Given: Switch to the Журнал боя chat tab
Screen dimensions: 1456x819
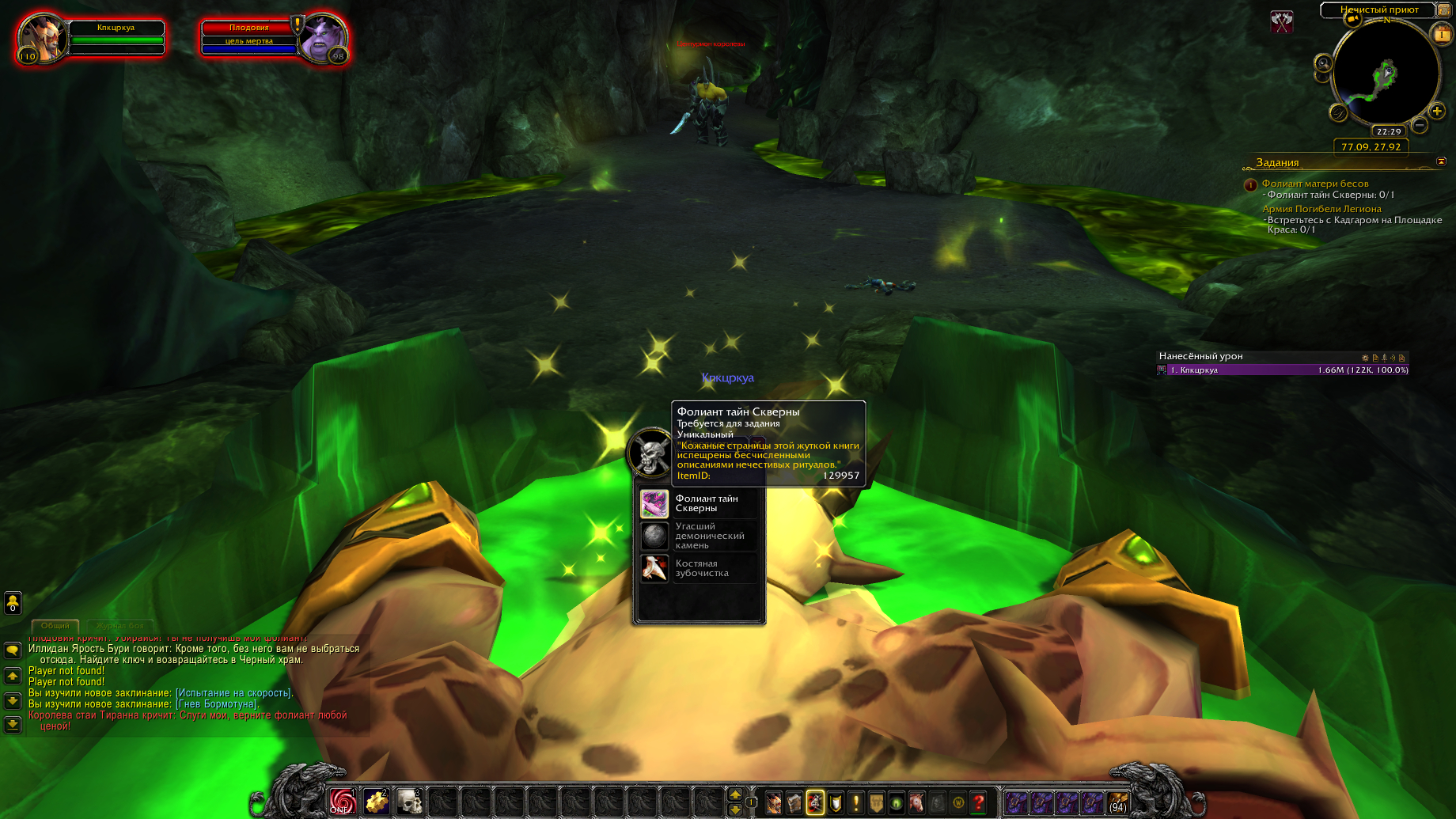Looking at the screenshot, I should pyautogui.click(x=120, y=625).
